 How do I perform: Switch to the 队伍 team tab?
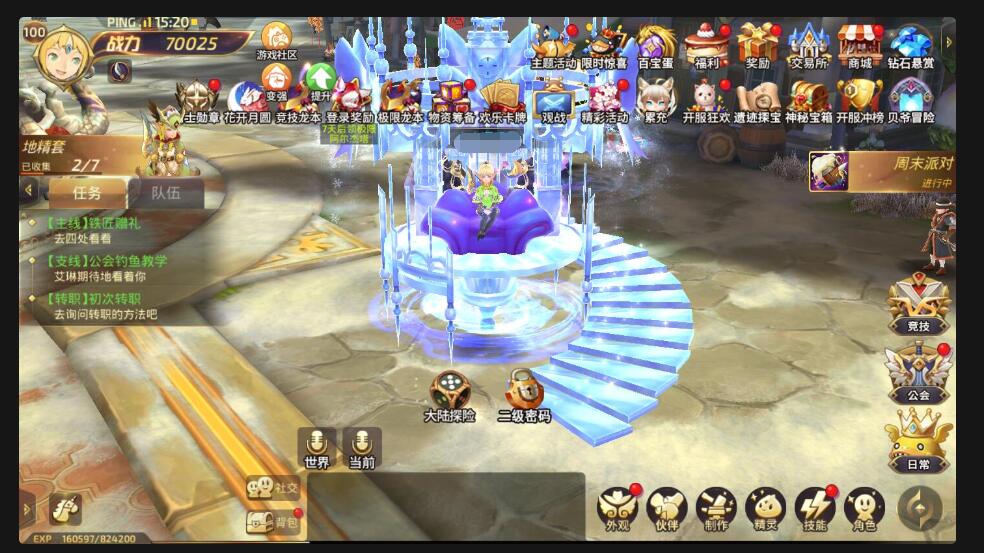pos(166,193)
